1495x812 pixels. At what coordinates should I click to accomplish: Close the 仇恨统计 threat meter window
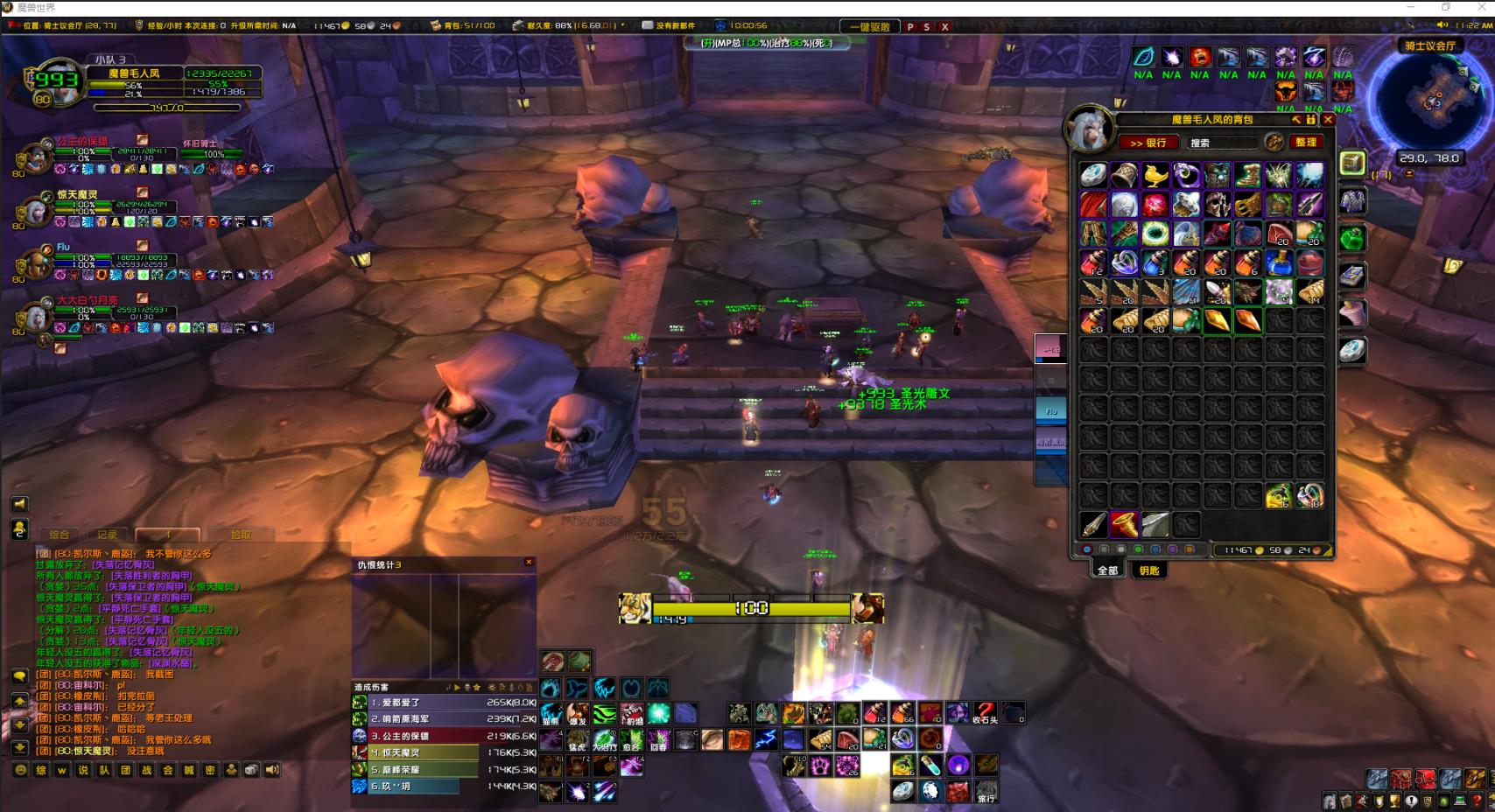click(x=529, y=563)
